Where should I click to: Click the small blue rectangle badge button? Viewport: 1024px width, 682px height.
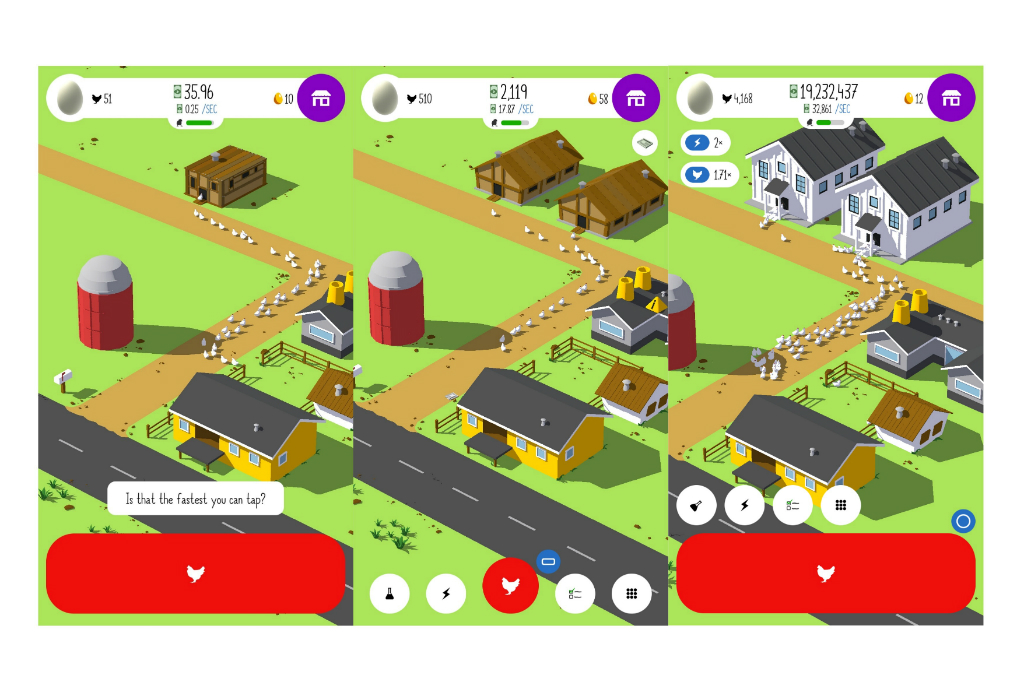(547, 561)
